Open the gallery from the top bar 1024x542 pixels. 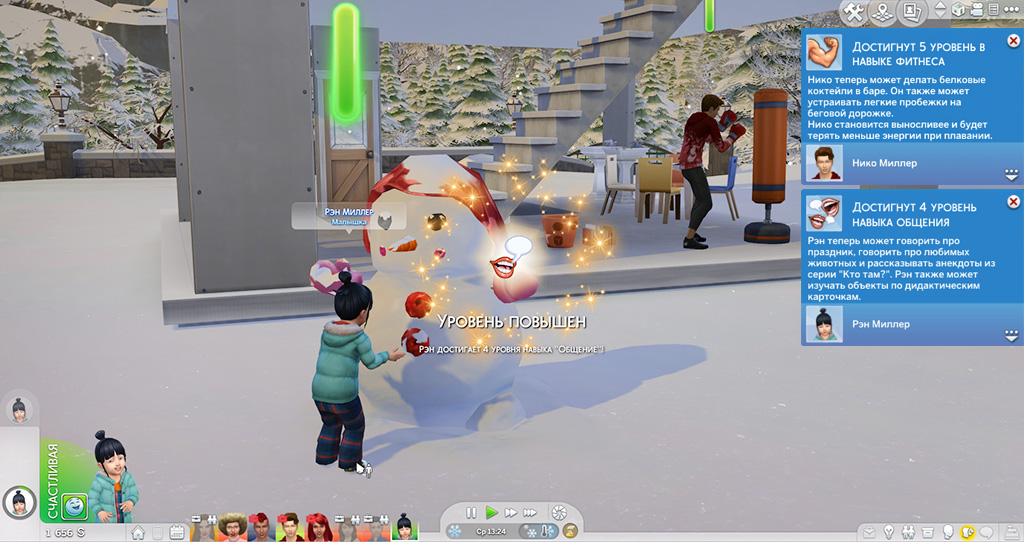pyautogui.click(x=911, y=12)
